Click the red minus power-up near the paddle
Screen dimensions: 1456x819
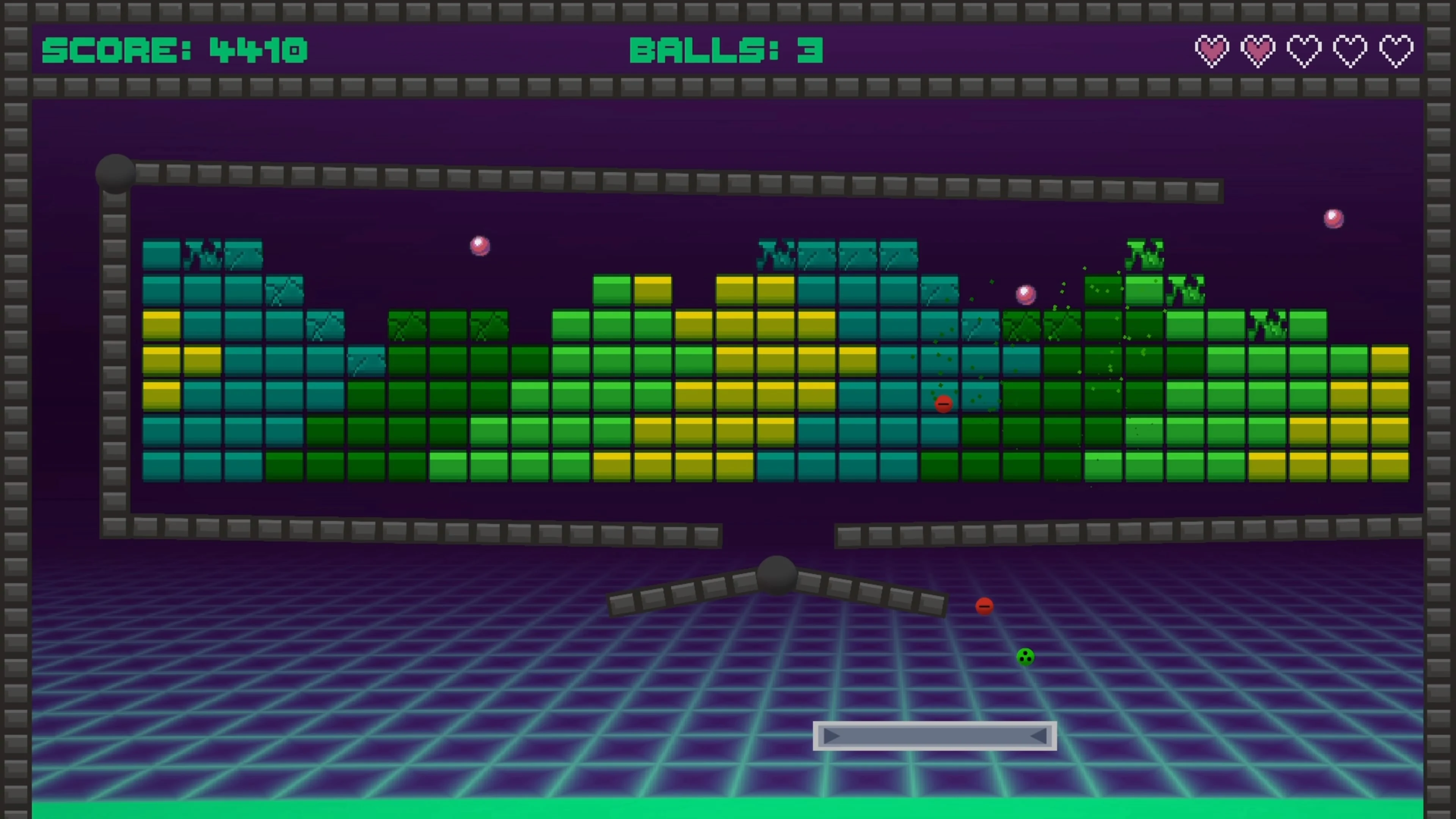(x=984, y=606)
